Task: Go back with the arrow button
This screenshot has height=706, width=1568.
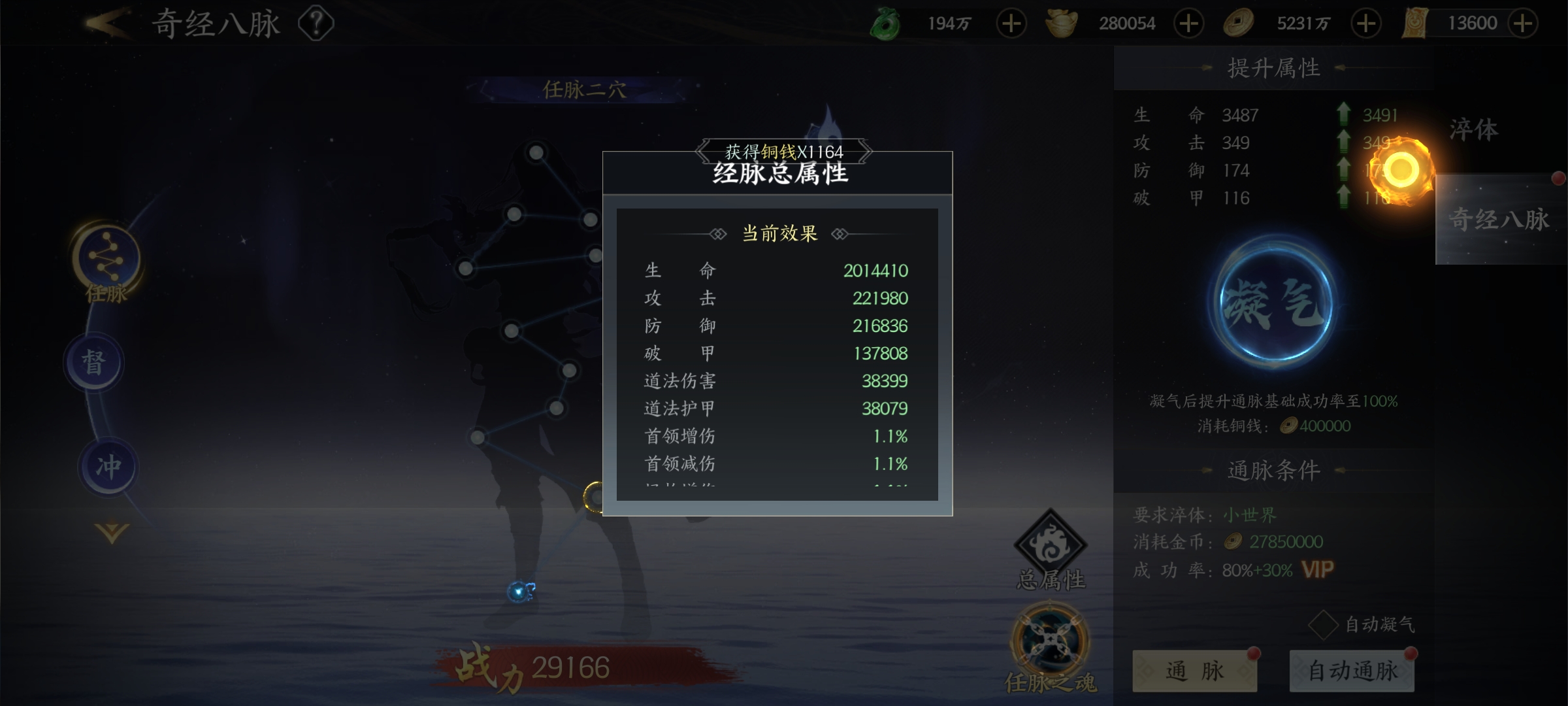Action: point(106,24)
